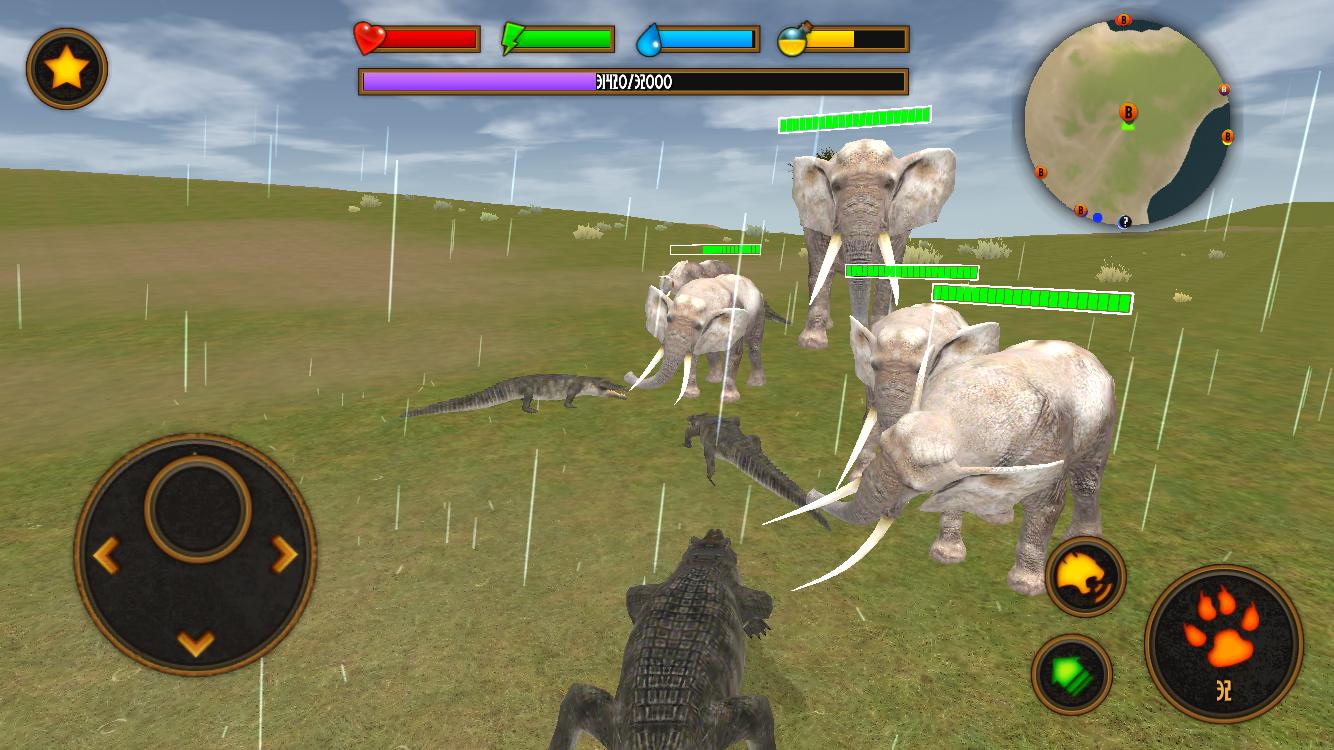This screenshot has width=1334, height=750.
Task: Open the star rewards menu
Action: coord(66,66)
